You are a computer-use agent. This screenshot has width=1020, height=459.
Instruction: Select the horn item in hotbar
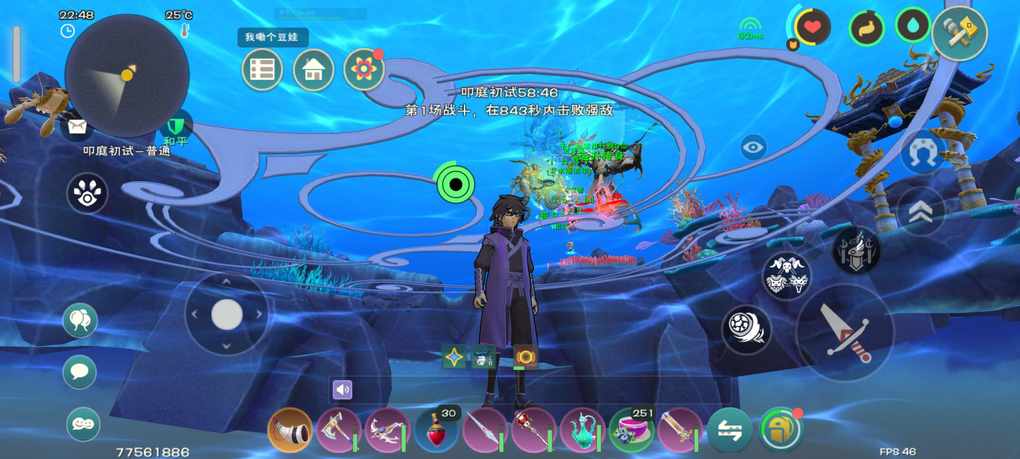(x=290, y=431)
